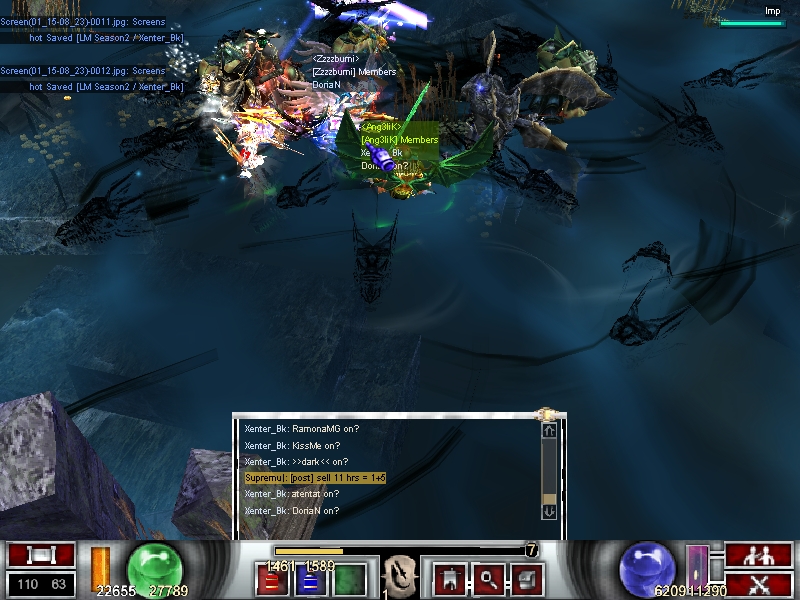The width and height of the screenshot is (800, 600).
Task: Select the blue mana potion slot
Action: [x=310, y=579]
